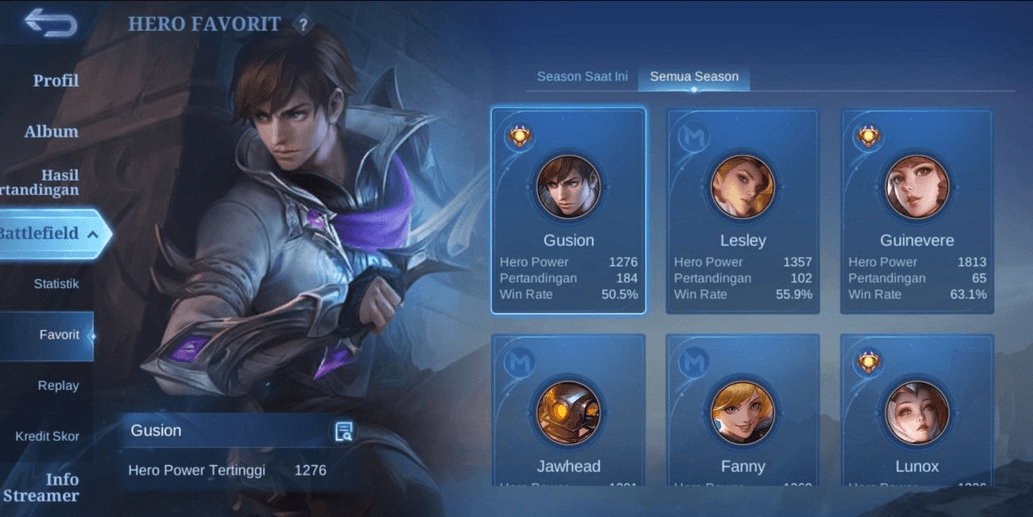
Task: Select the Favorit submenu item
Action: pos(59,335)
